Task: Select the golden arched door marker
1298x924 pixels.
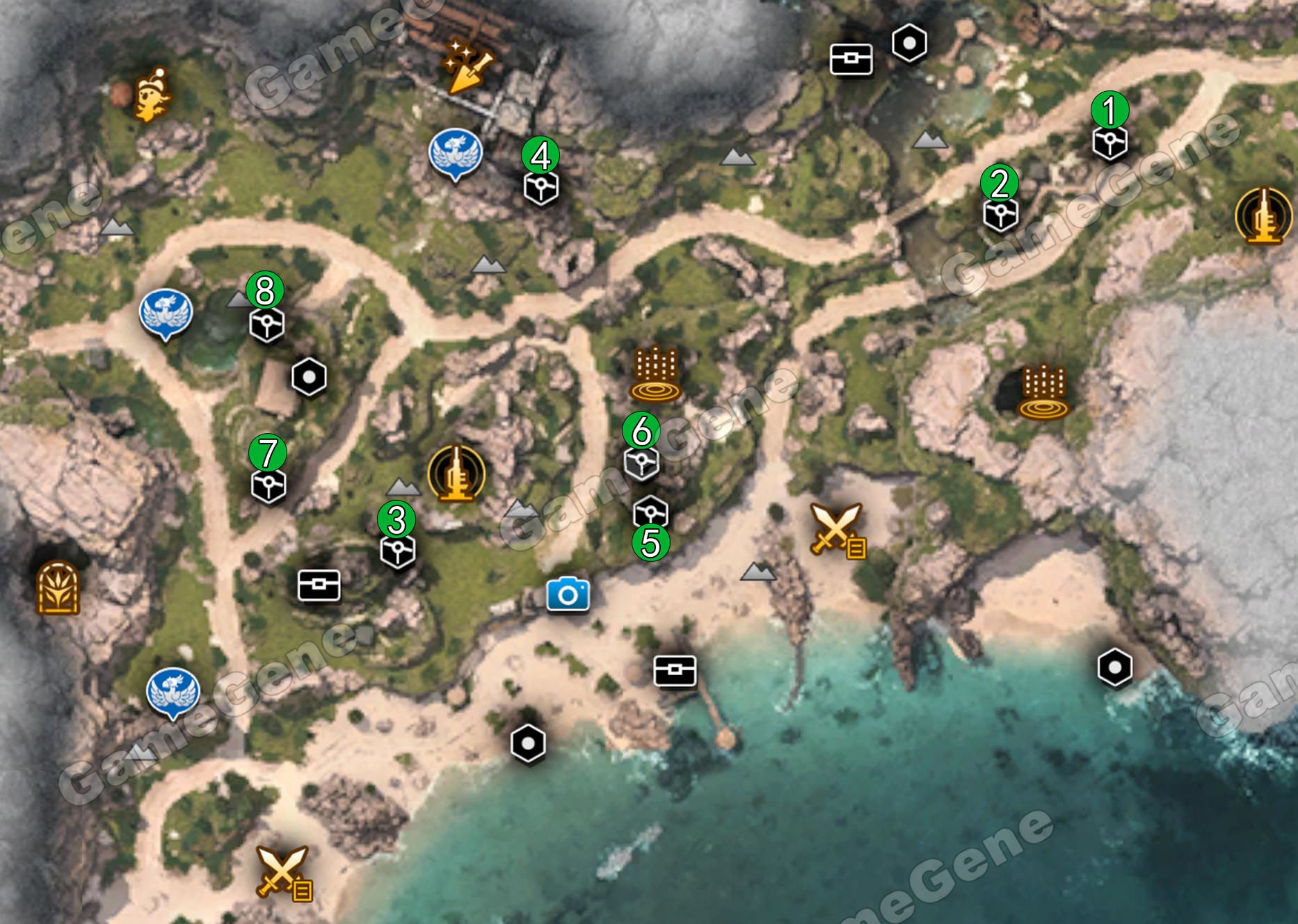Action: 58,587
